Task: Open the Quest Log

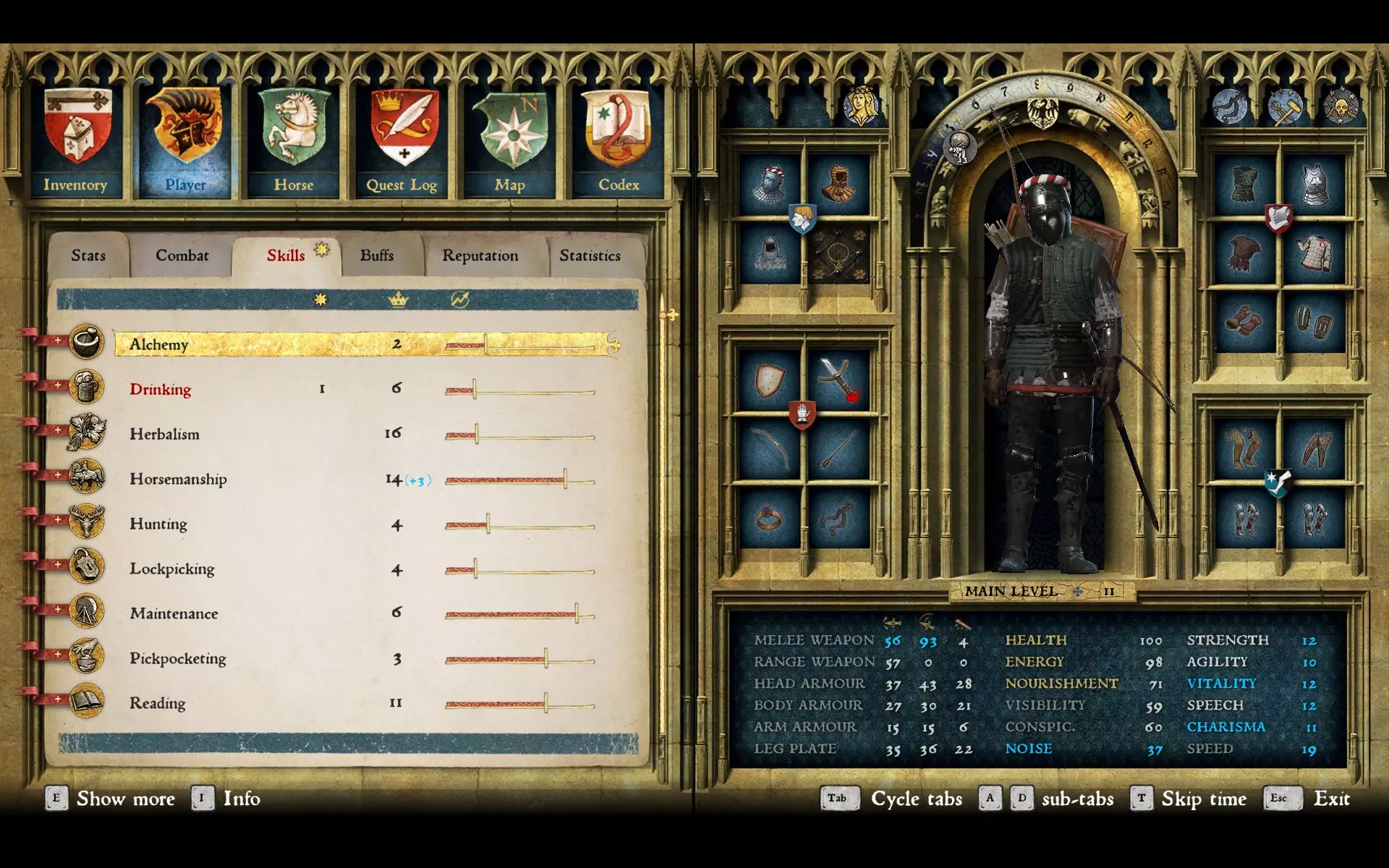Action: pyautogui.click(x=402, y=142)
